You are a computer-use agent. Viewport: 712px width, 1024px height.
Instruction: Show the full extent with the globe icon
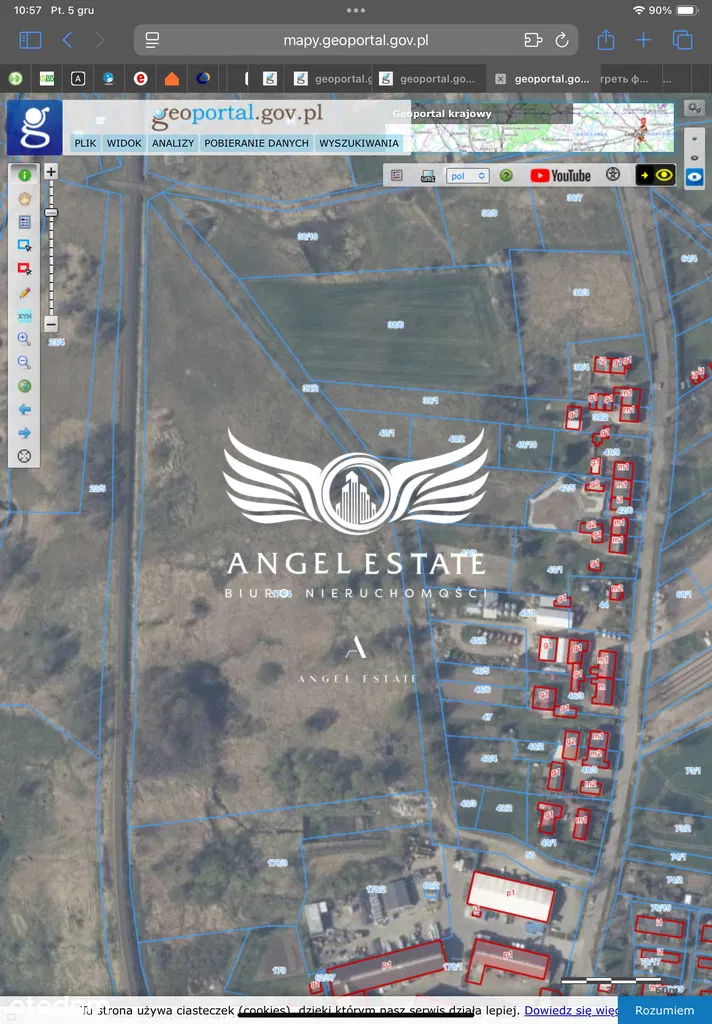pyautogui.click(x=25, y=386)
